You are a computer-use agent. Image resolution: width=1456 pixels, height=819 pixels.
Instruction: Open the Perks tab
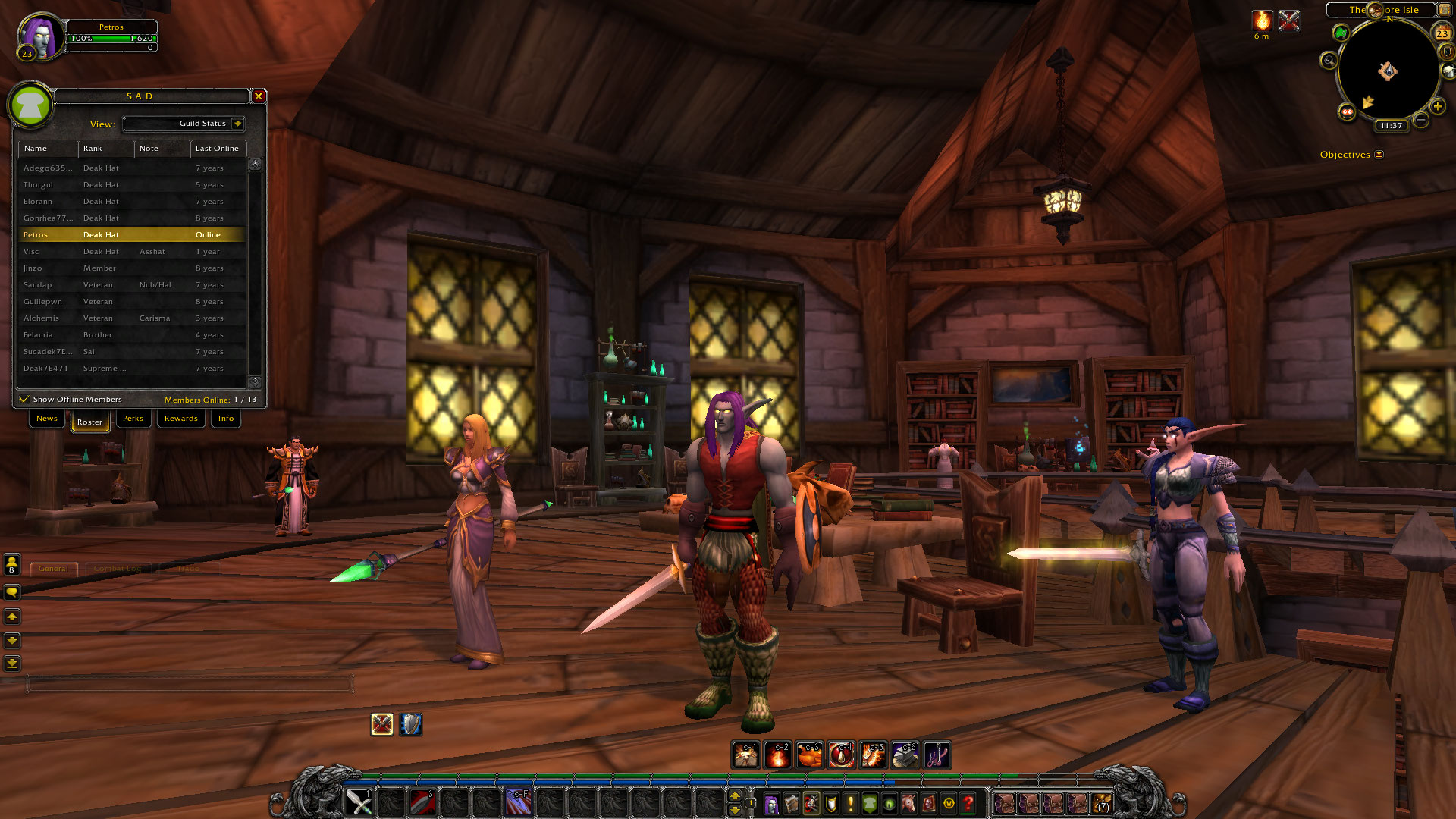(x=133, y=419)
